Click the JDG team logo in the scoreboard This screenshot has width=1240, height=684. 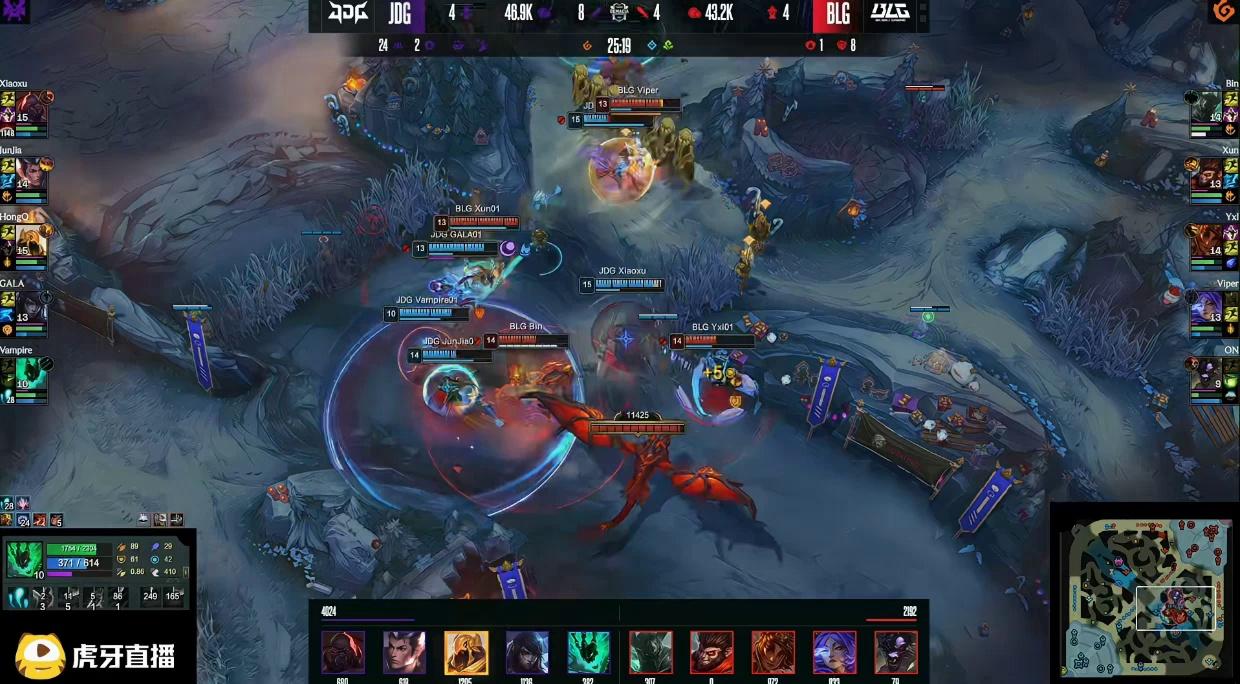click(348, 14)
